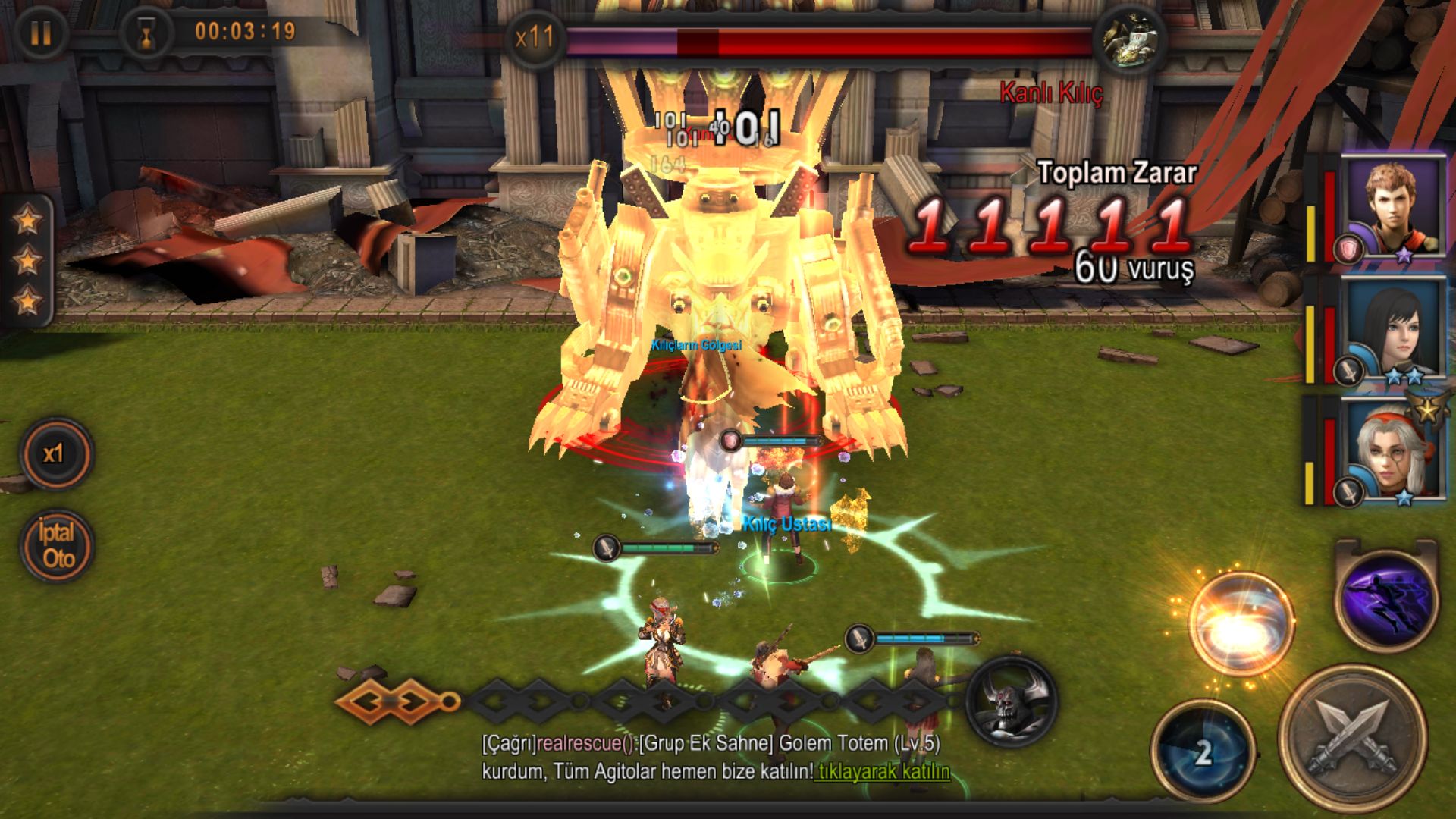Image resolution: width=1456 pixels, height=819 pixels.
Task: Cancel auto mode with İptal Oto
Action: pos(57,545)
